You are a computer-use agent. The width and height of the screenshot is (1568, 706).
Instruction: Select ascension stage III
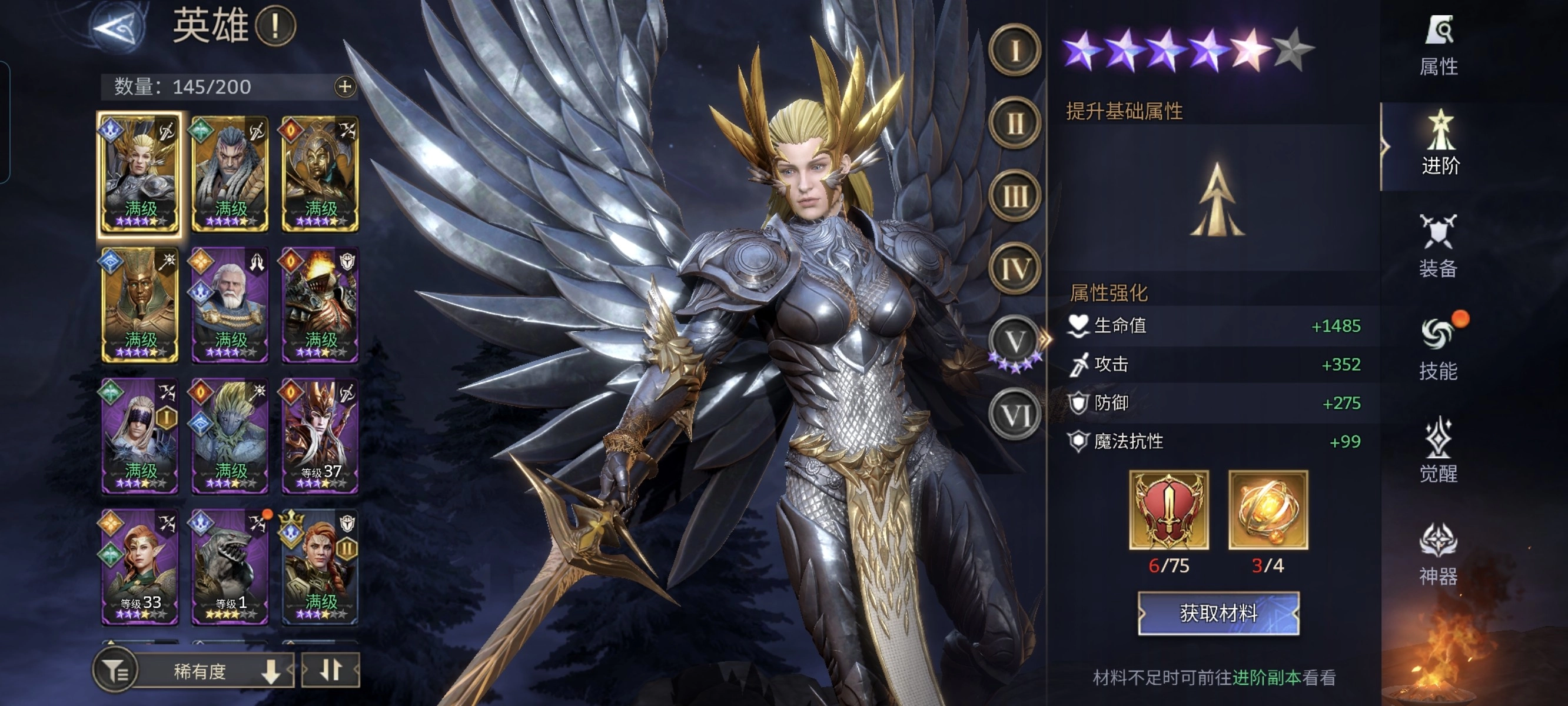pos(1014,196)
